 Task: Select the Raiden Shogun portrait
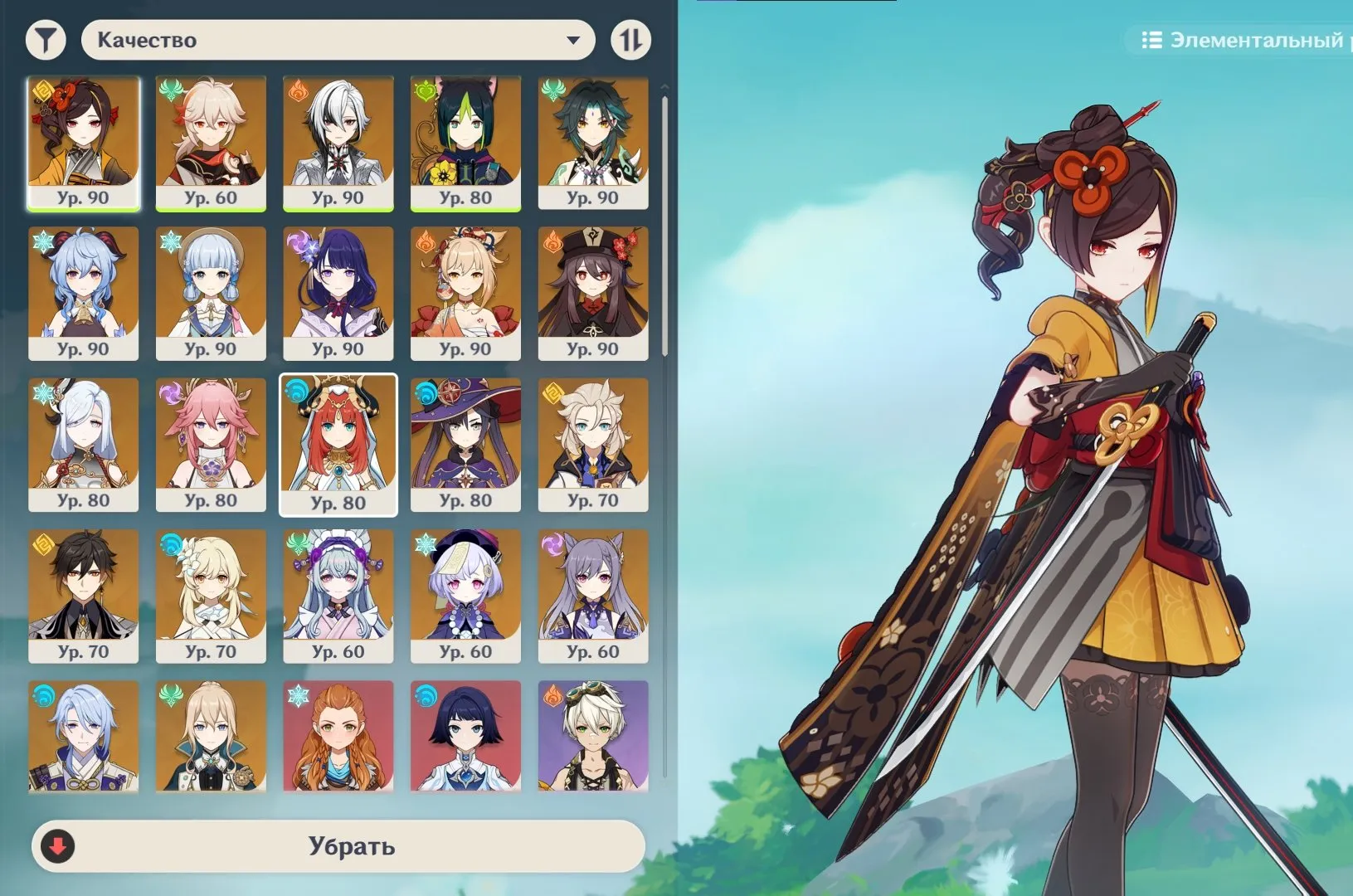(x=338, y=295)
